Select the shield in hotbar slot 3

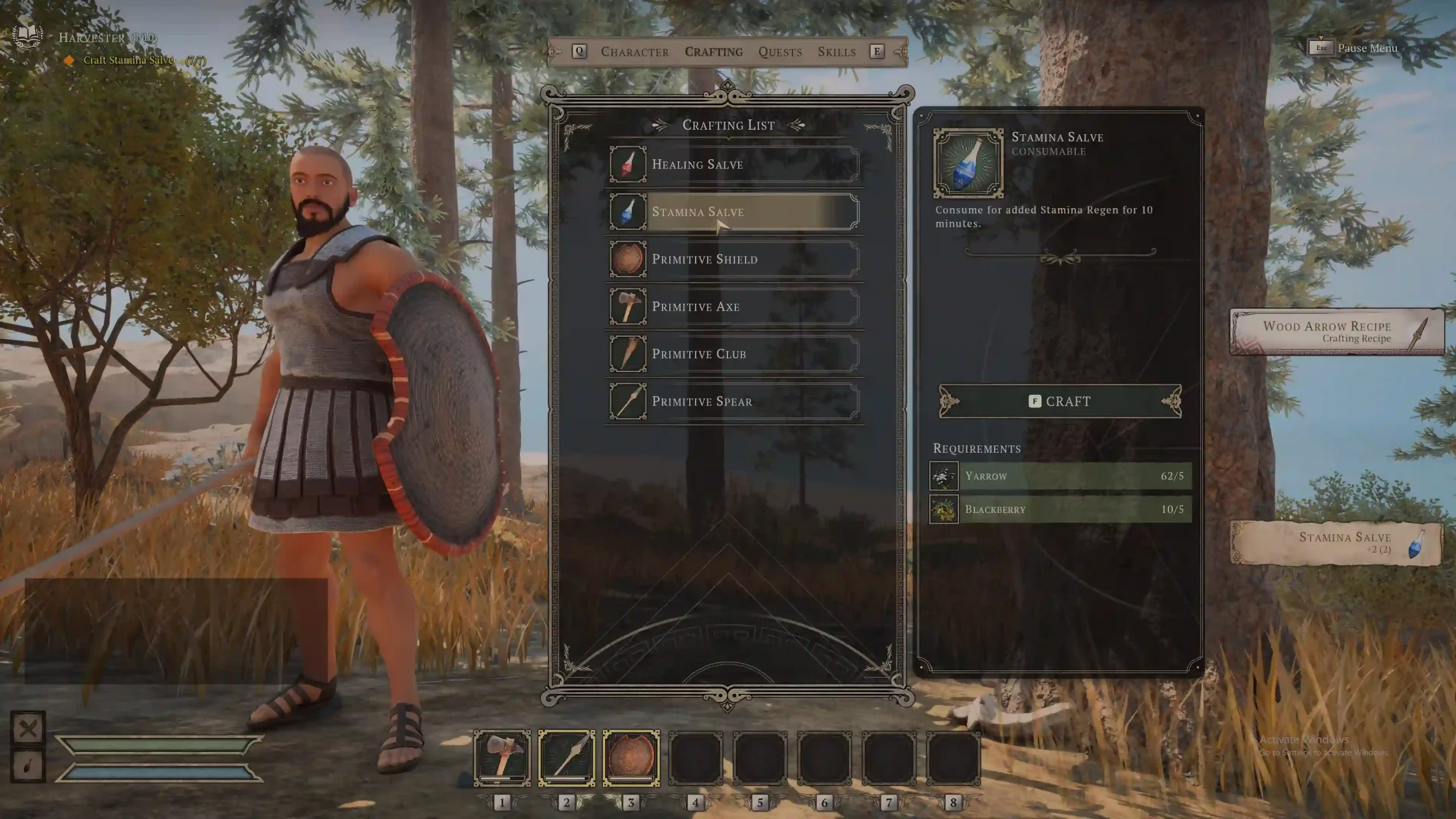click(x=631, y=758)
